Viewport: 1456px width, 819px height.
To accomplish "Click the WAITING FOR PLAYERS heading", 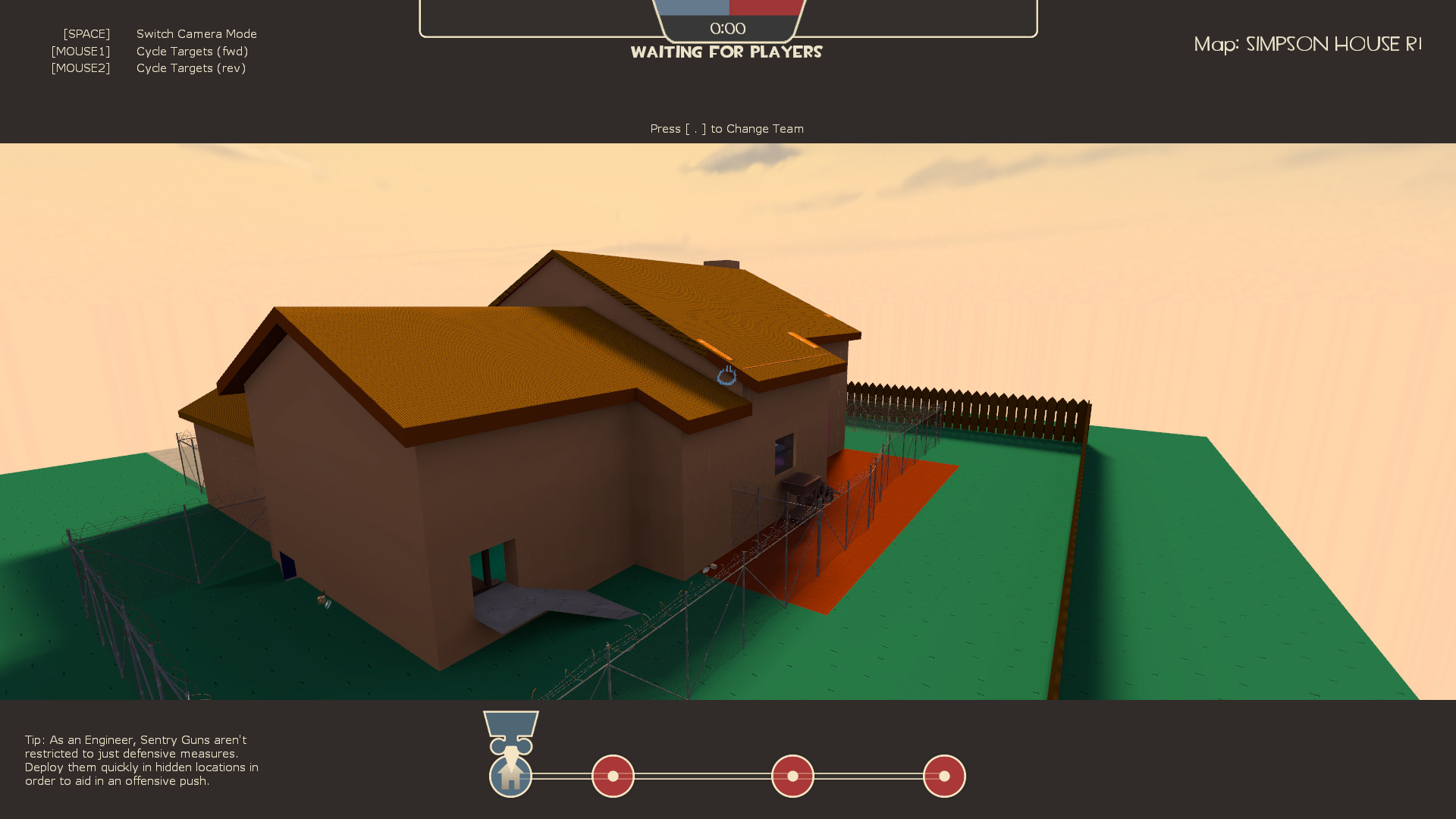I will (x=727, y=52).
